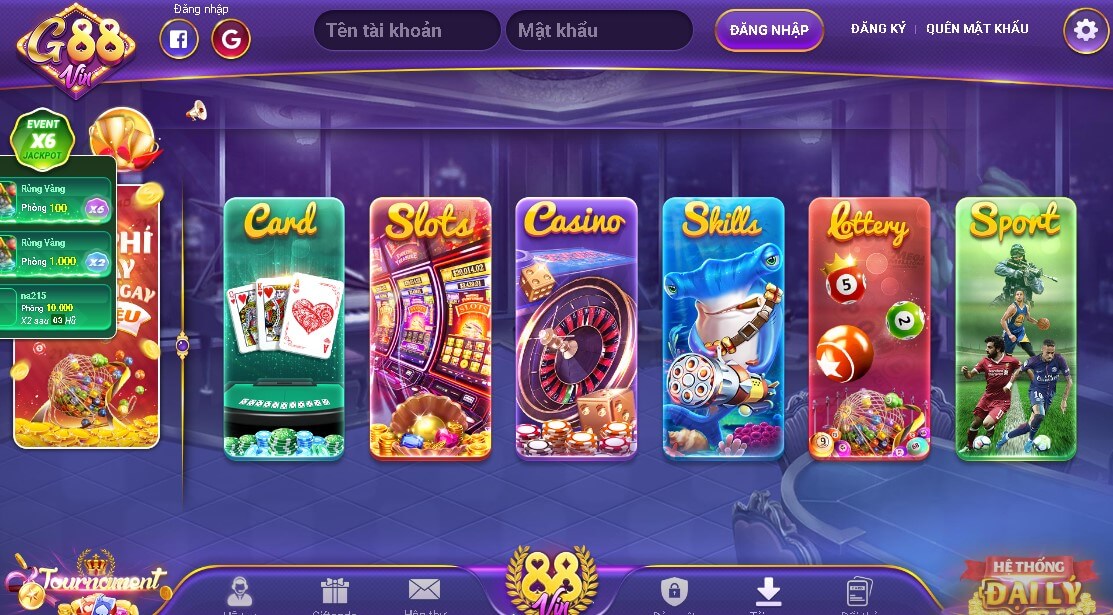Open the Skills fishing games tile
Viewport: 1113px width, 615px height.
coord(723,328)
